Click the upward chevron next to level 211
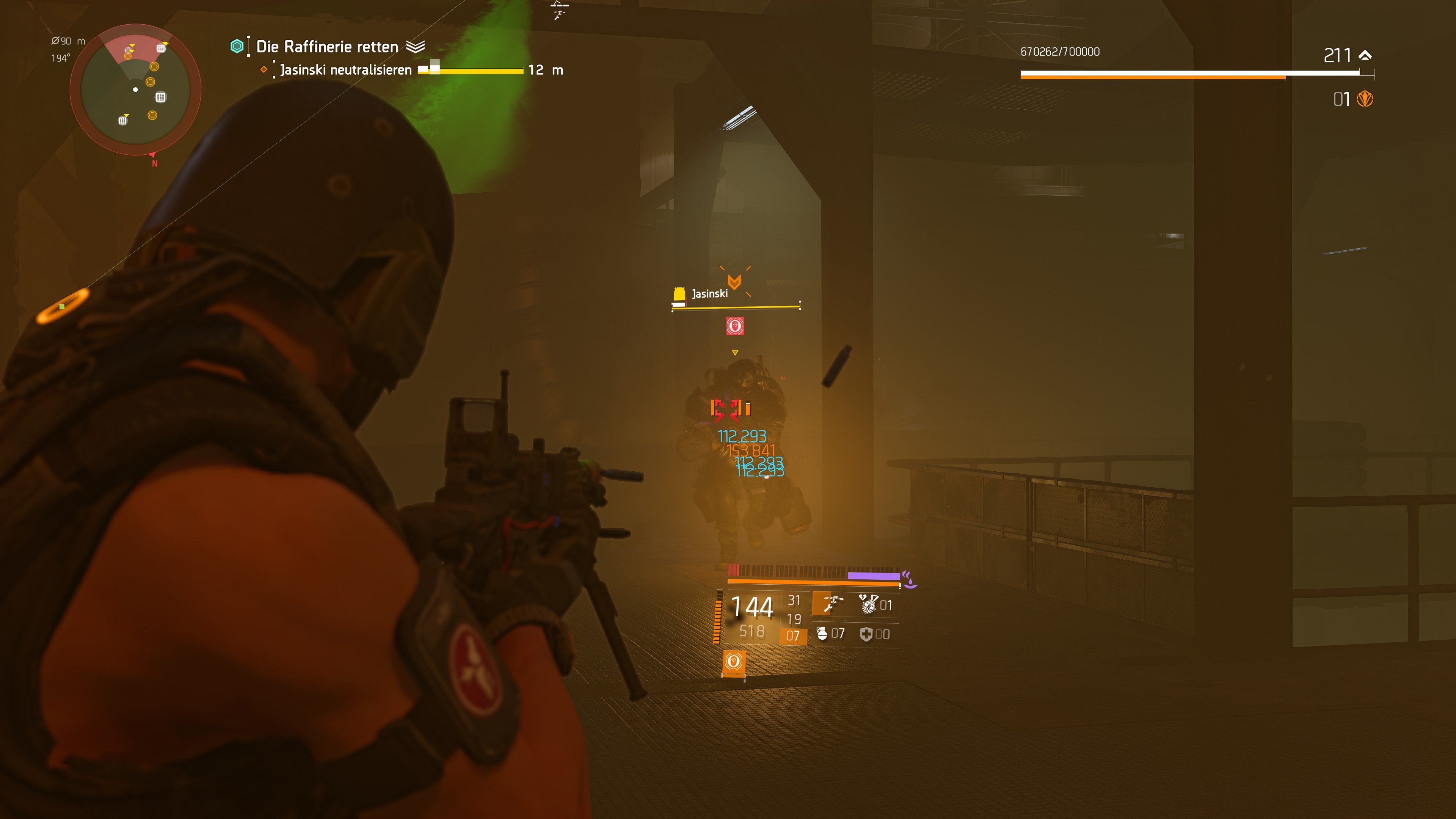This screenshot has width=1456, height=819. tap(1366, 55)
